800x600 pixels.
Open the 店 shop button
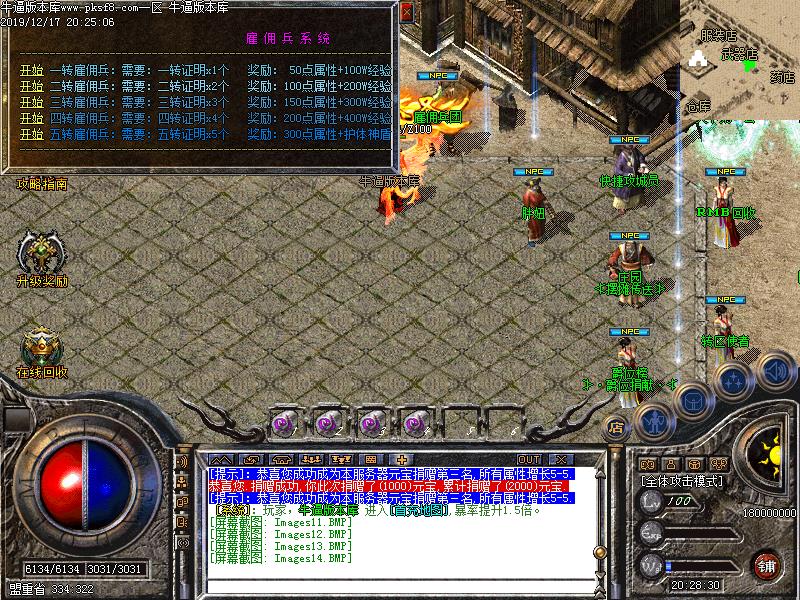point(616,425)
